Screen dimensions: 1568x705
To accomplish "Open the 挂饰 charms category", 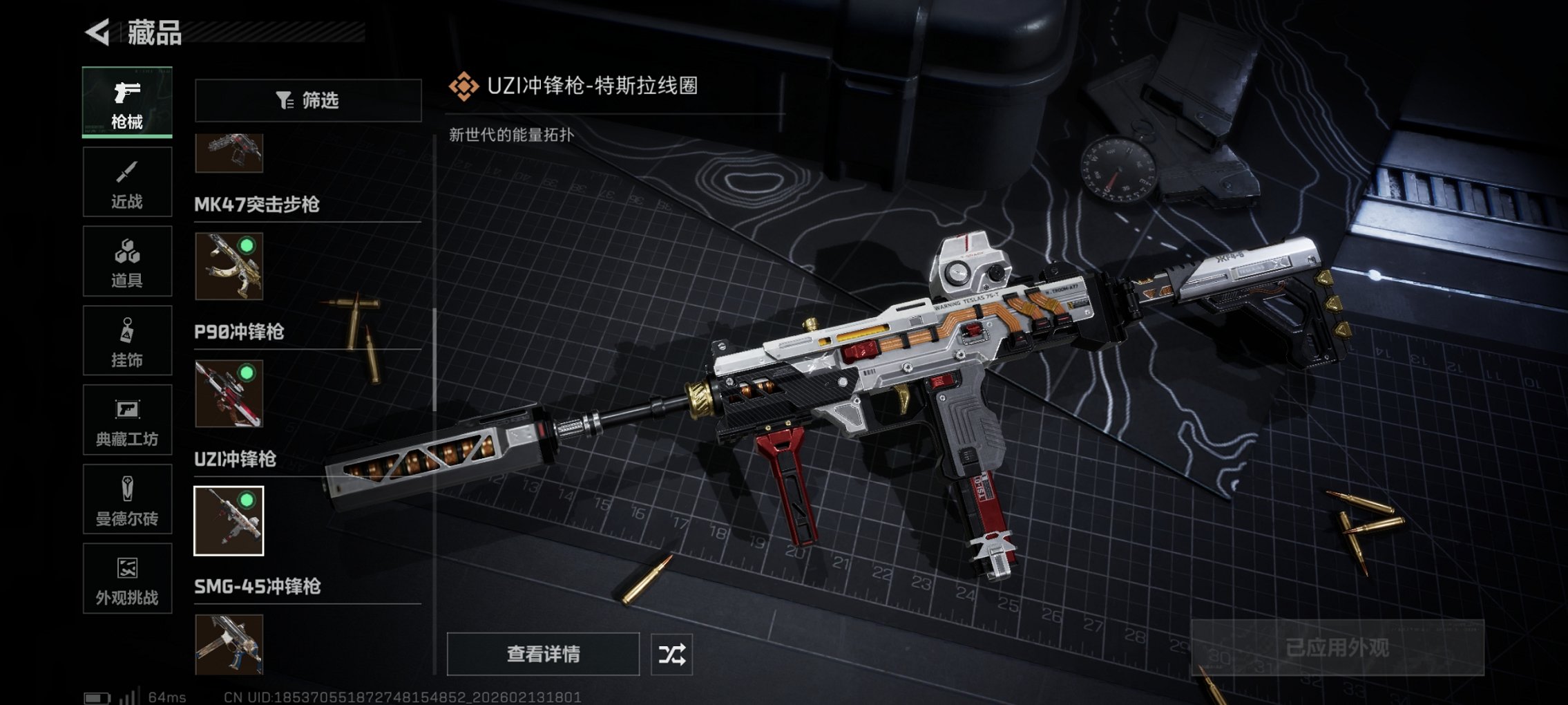I will click(127, 340).
